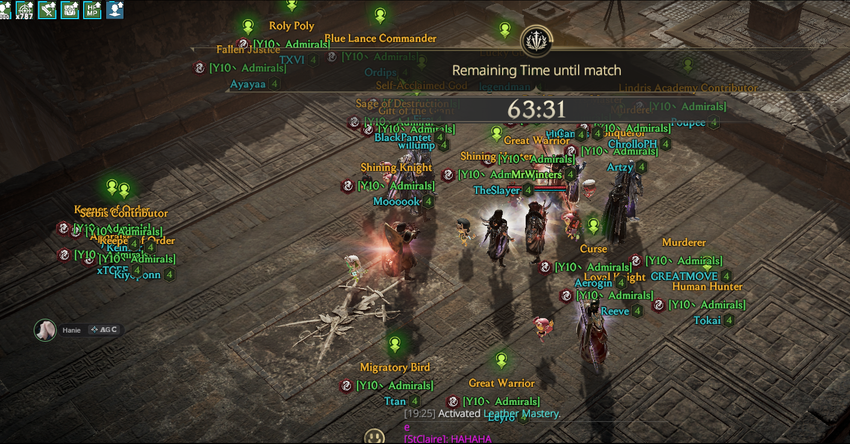Select the crosshair buff icon showing x787
Image resolution: width=850 pixels, height=444 pixels.
click(24, 10)
